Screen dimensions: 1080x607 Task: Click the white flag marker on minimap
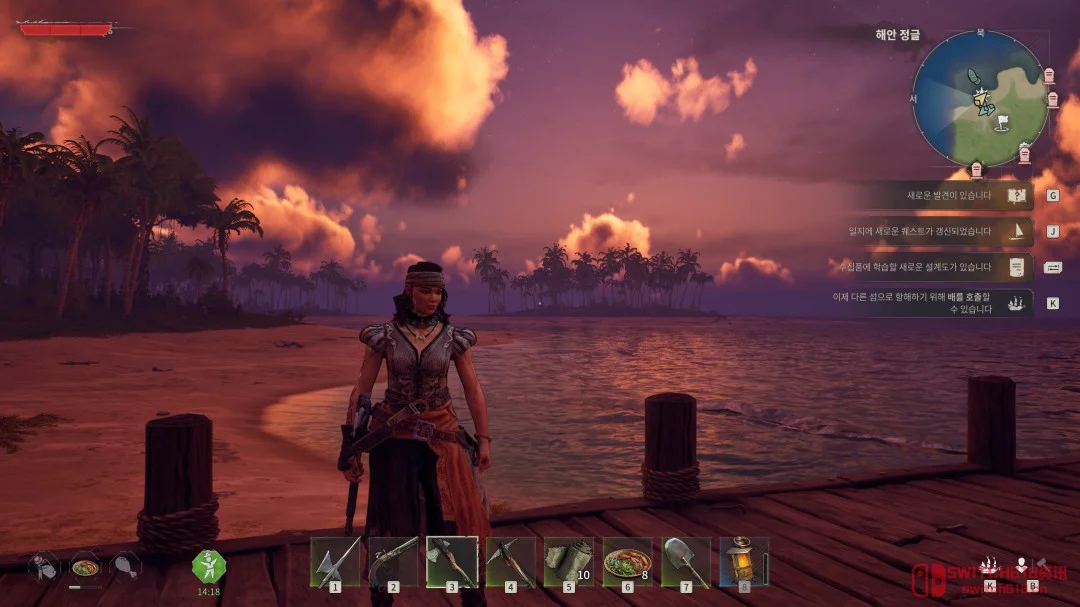[1003, 122]
